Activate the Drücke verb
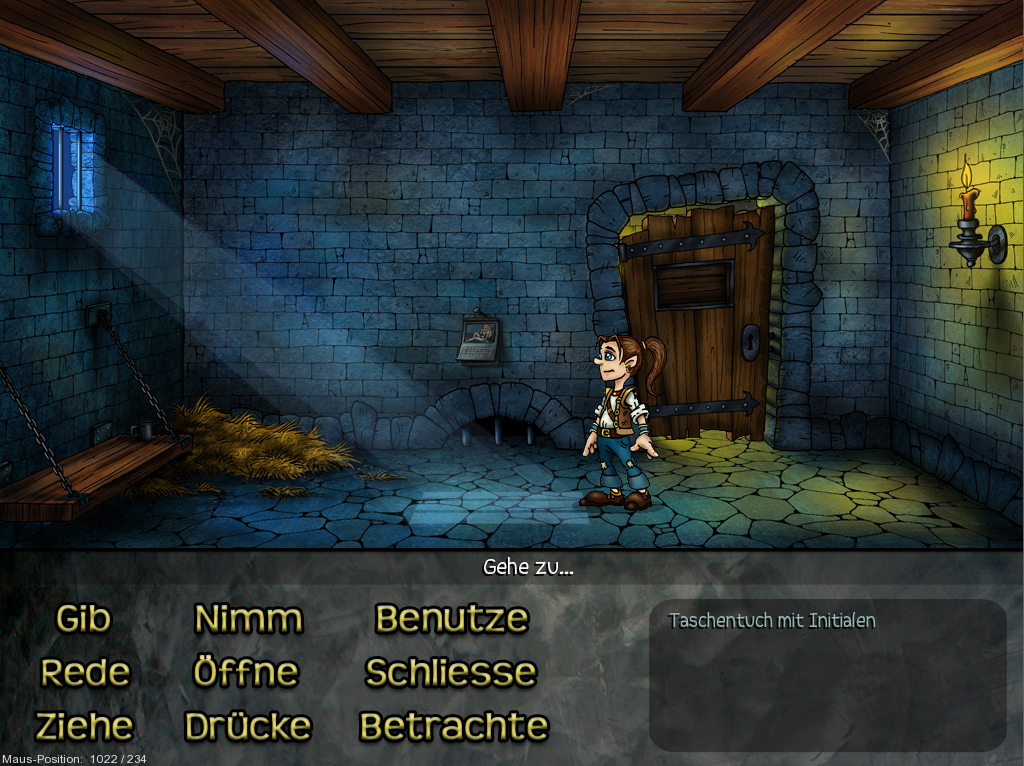This screenshot has height=766, width=1024. (x=248, y=726)
